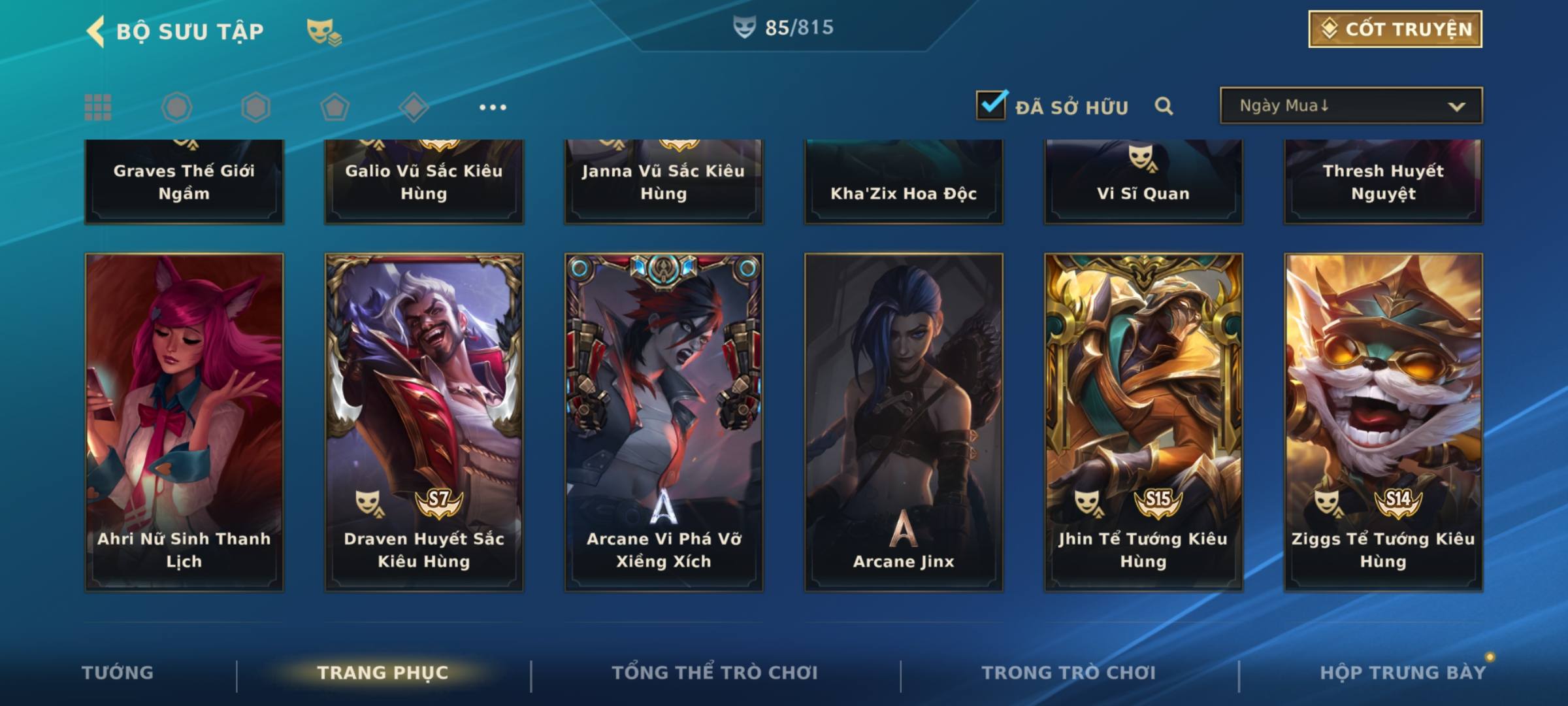Open the Cốt Truyện button
The height and width of the screenshot is (706, 1568).
[1395, 29]
